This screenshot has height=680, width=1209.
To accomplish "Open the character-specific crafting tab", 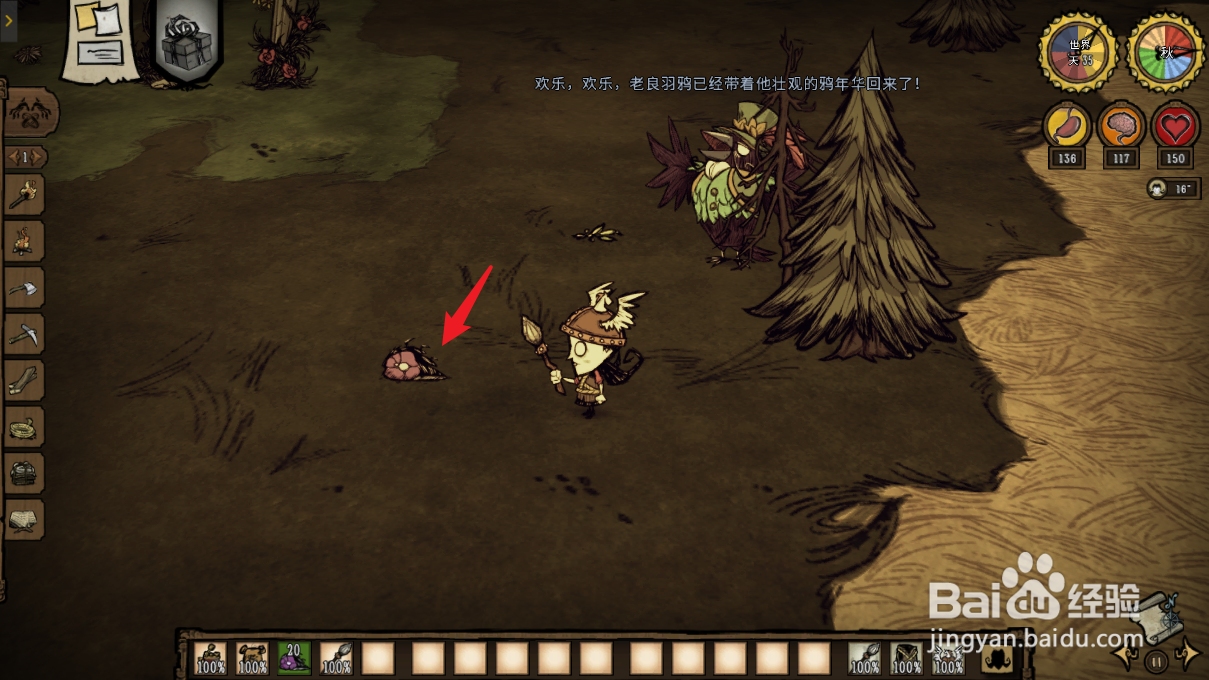I will (x=30, y=114).
